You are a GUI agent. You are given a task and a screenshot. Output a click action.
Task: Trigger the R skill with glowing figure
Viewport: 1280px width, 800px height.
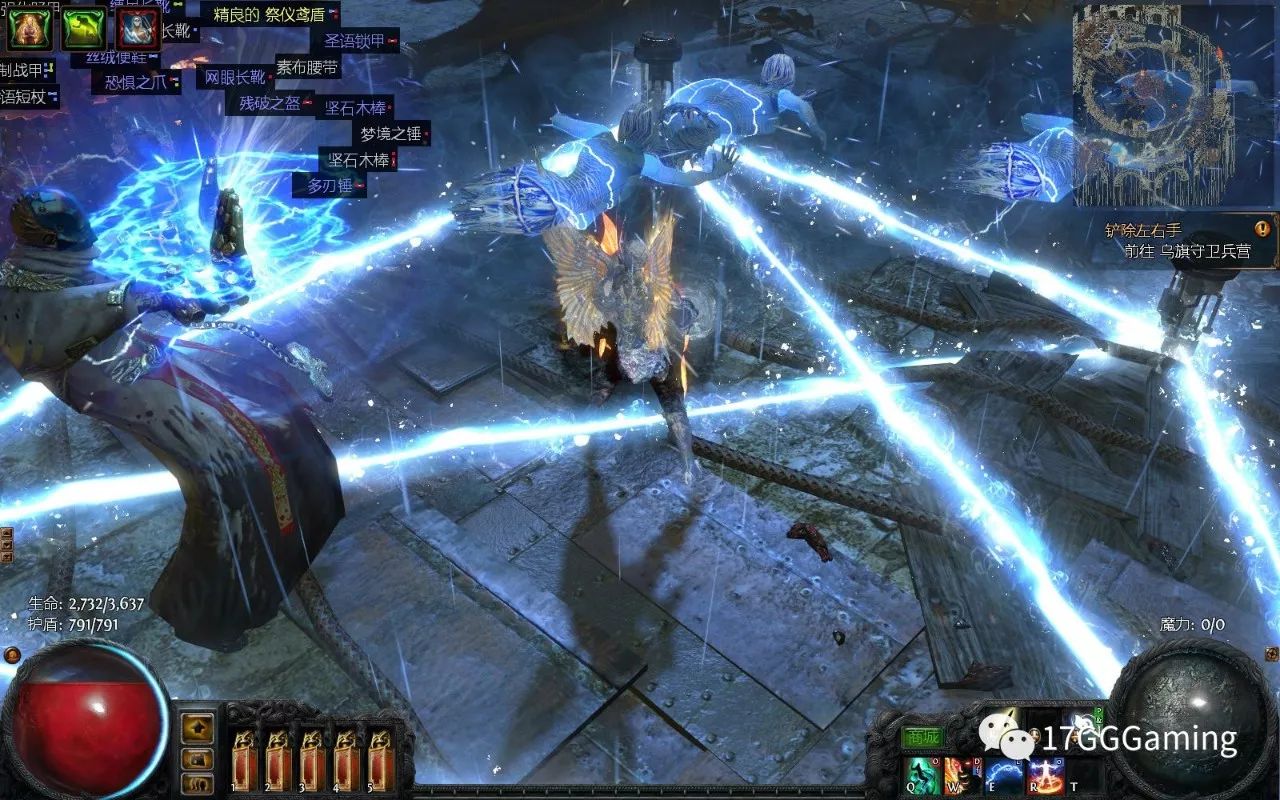point(1046,775)
